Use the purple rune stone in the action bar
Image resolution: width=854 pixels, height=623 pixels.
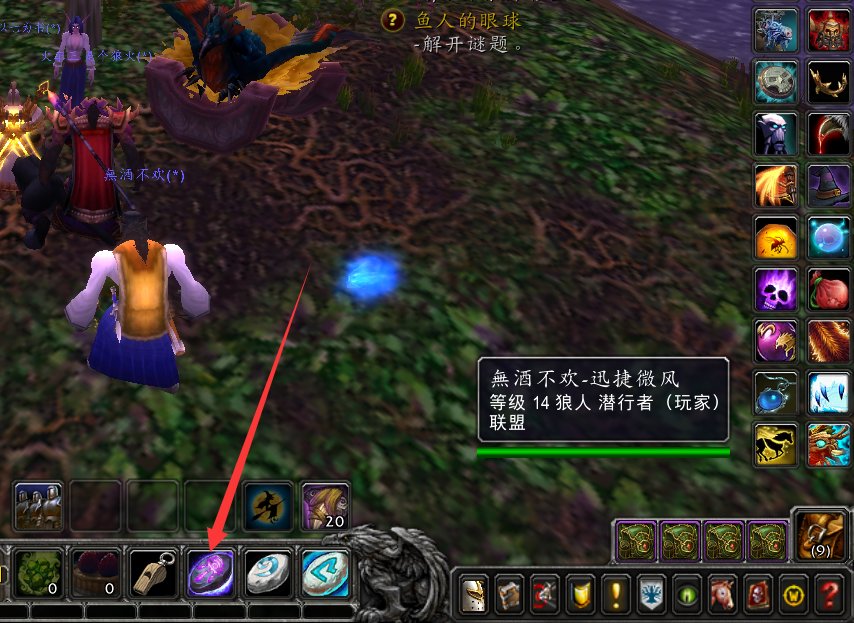point(211,574)
